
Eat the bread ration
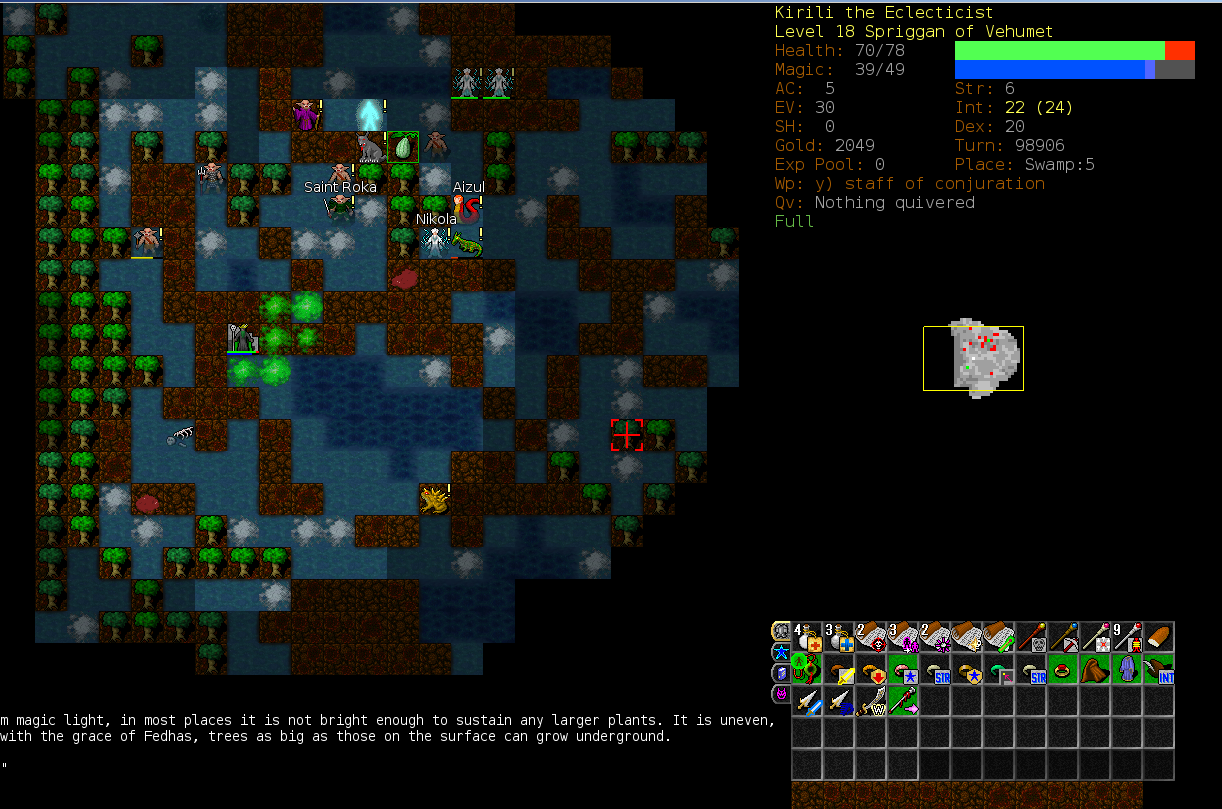point(1160,638)
